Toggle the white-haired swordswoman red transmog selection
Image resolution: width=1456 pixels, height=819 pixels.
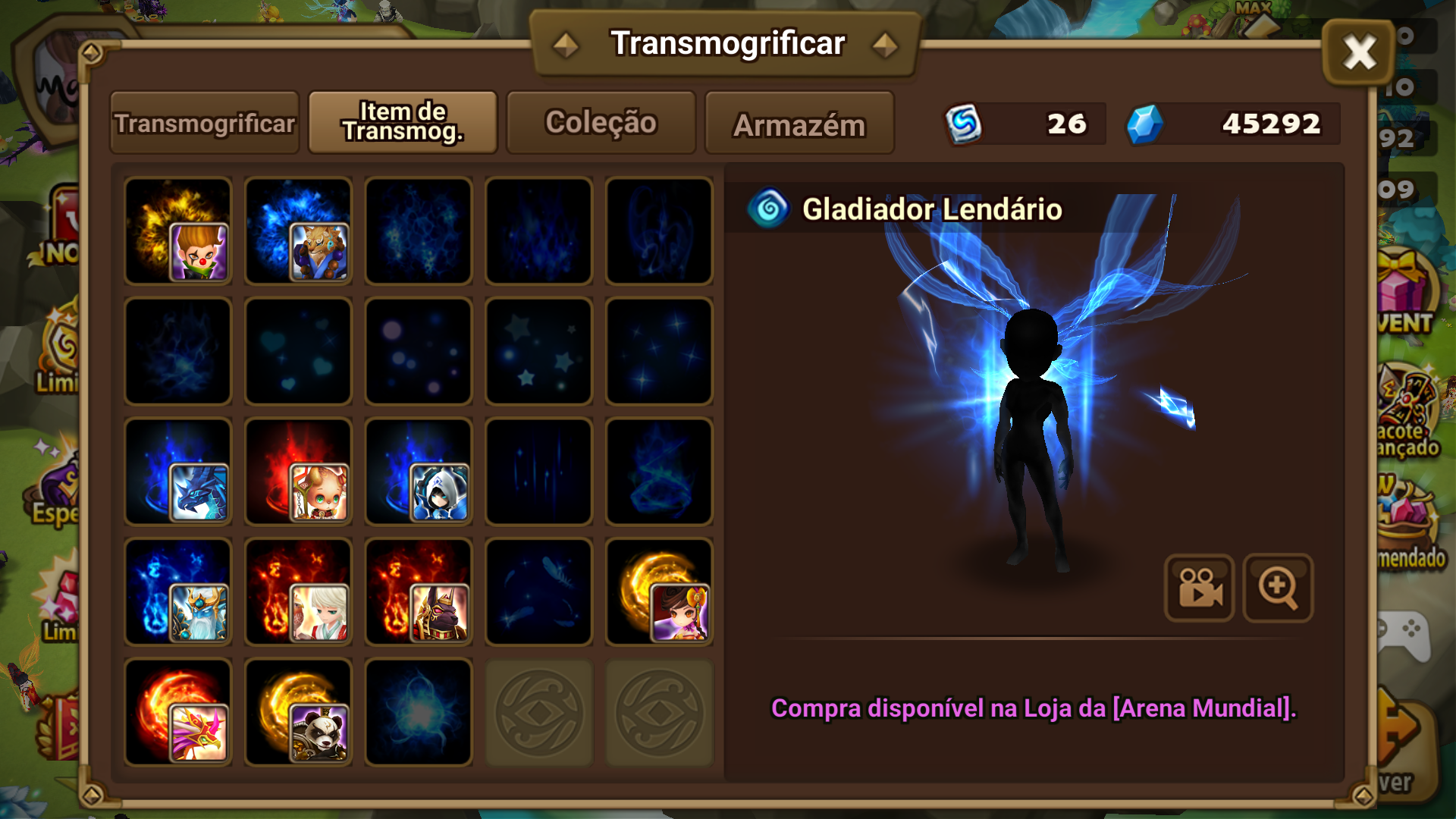[x=298, y=591]
